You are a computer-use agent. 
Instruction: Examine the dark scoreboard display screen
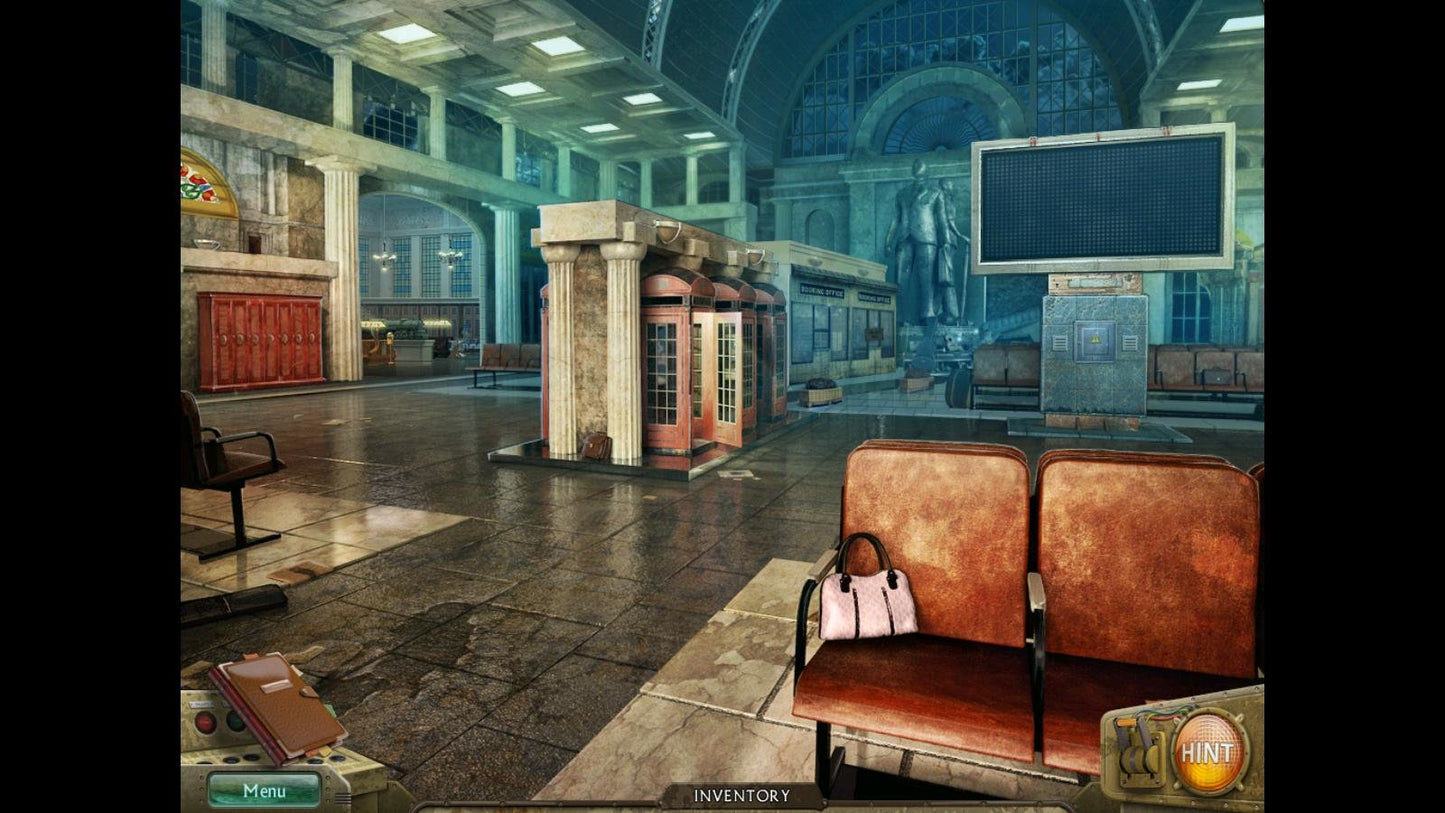click(x=1100, y=200)
